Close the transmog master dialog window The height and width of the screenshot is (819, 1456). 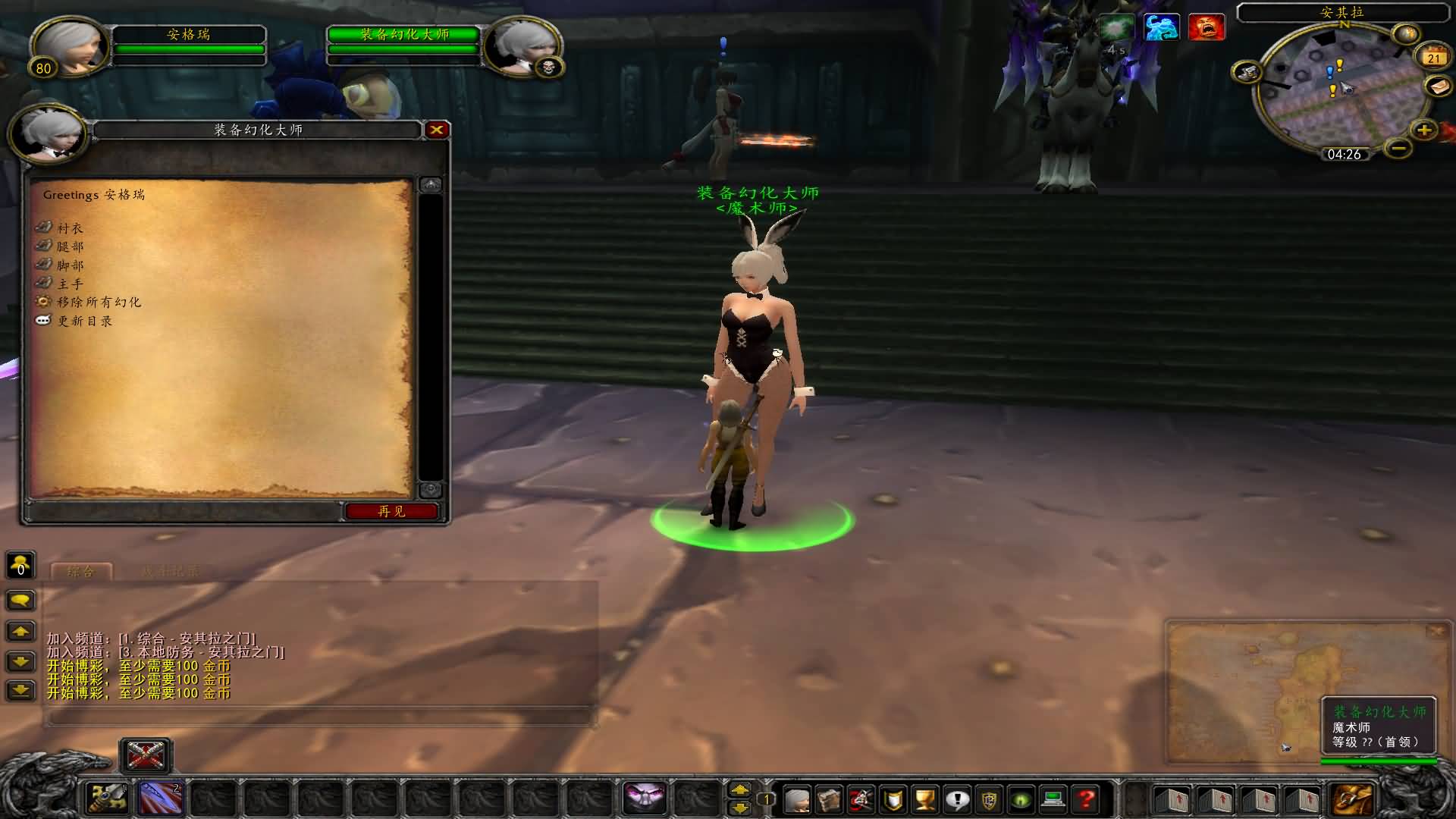coord(437,130)
